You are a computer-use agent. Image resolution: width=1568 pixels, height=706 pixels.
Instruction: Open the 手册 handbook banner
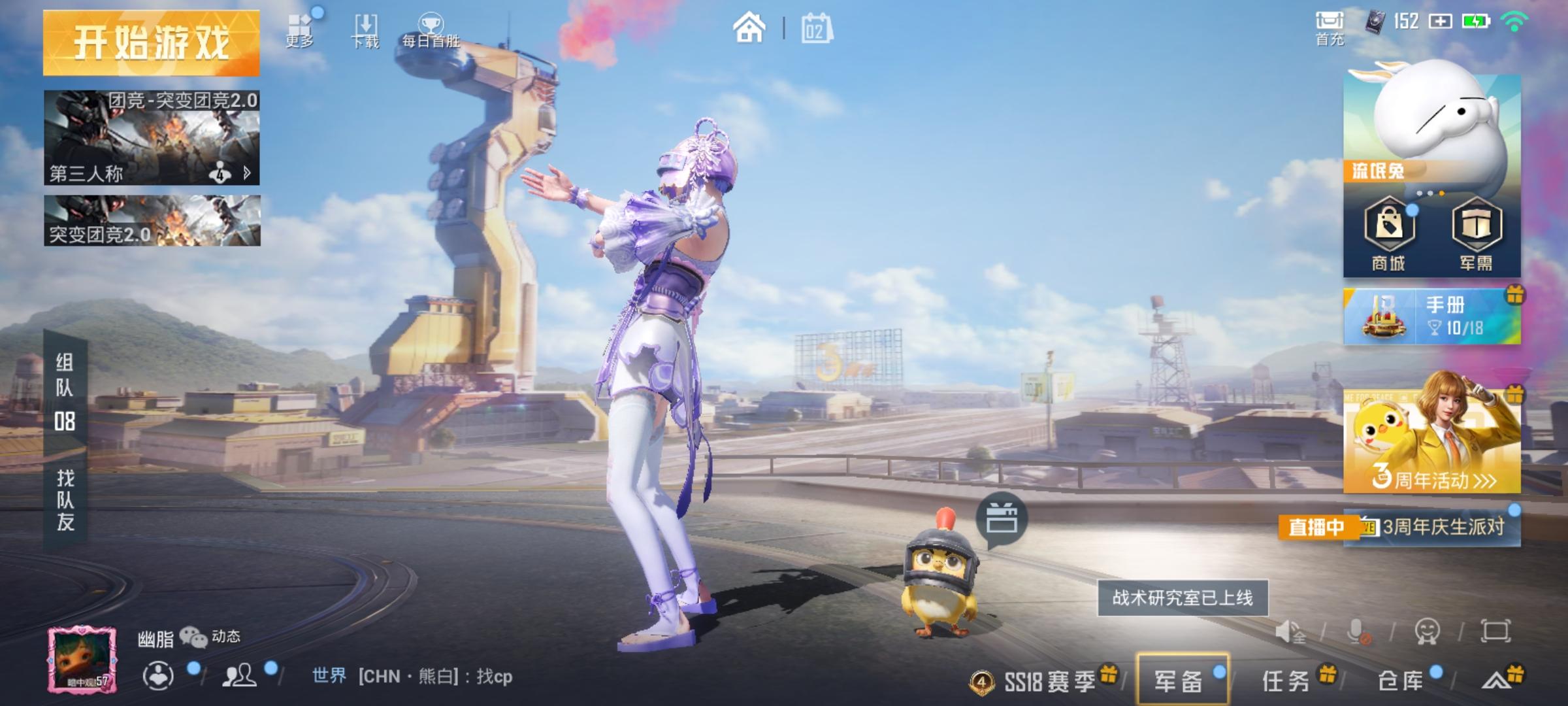click(1431, 317)
